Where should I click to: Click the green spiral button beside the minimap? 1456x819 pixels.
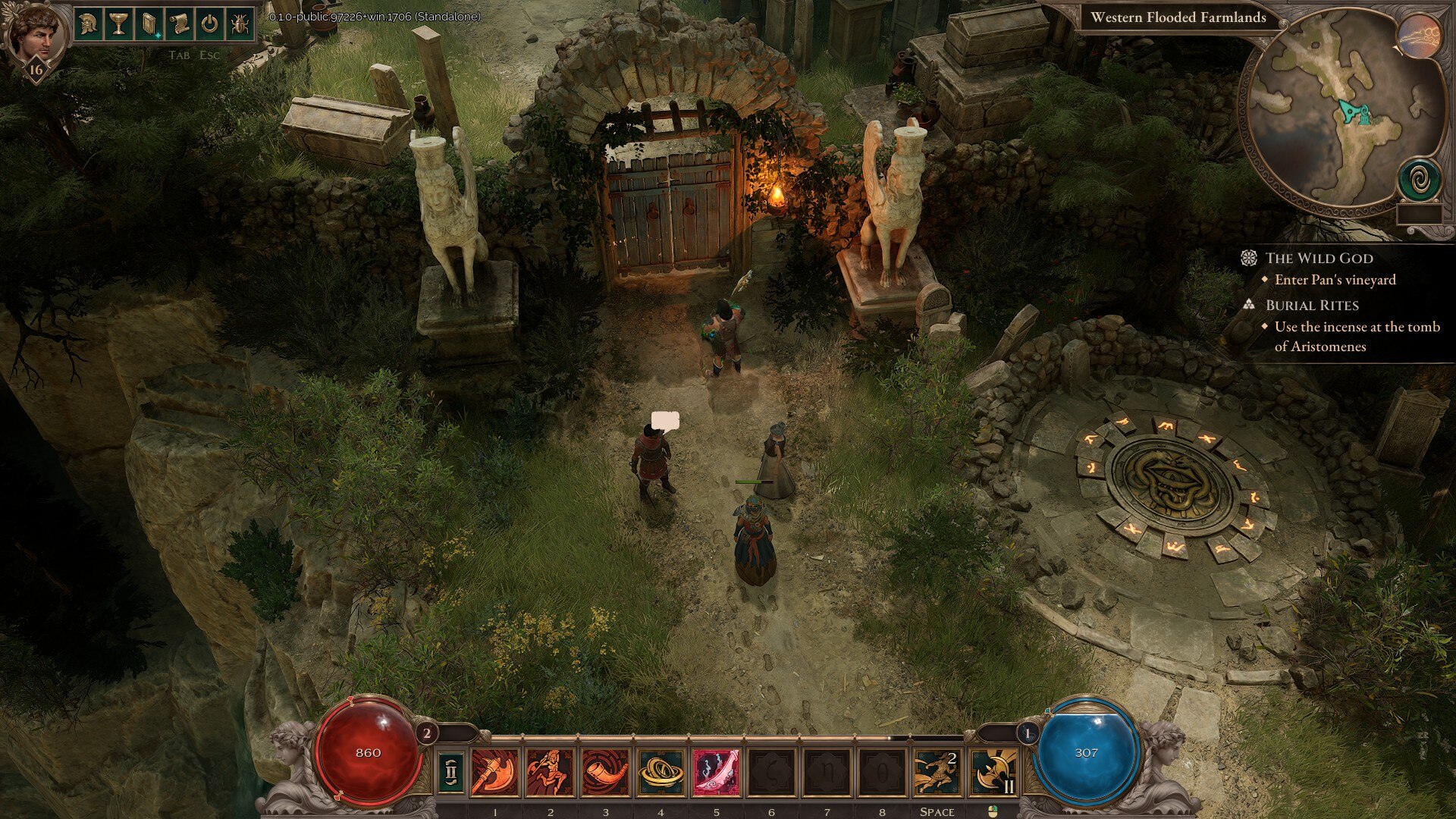pos(1419,180)
